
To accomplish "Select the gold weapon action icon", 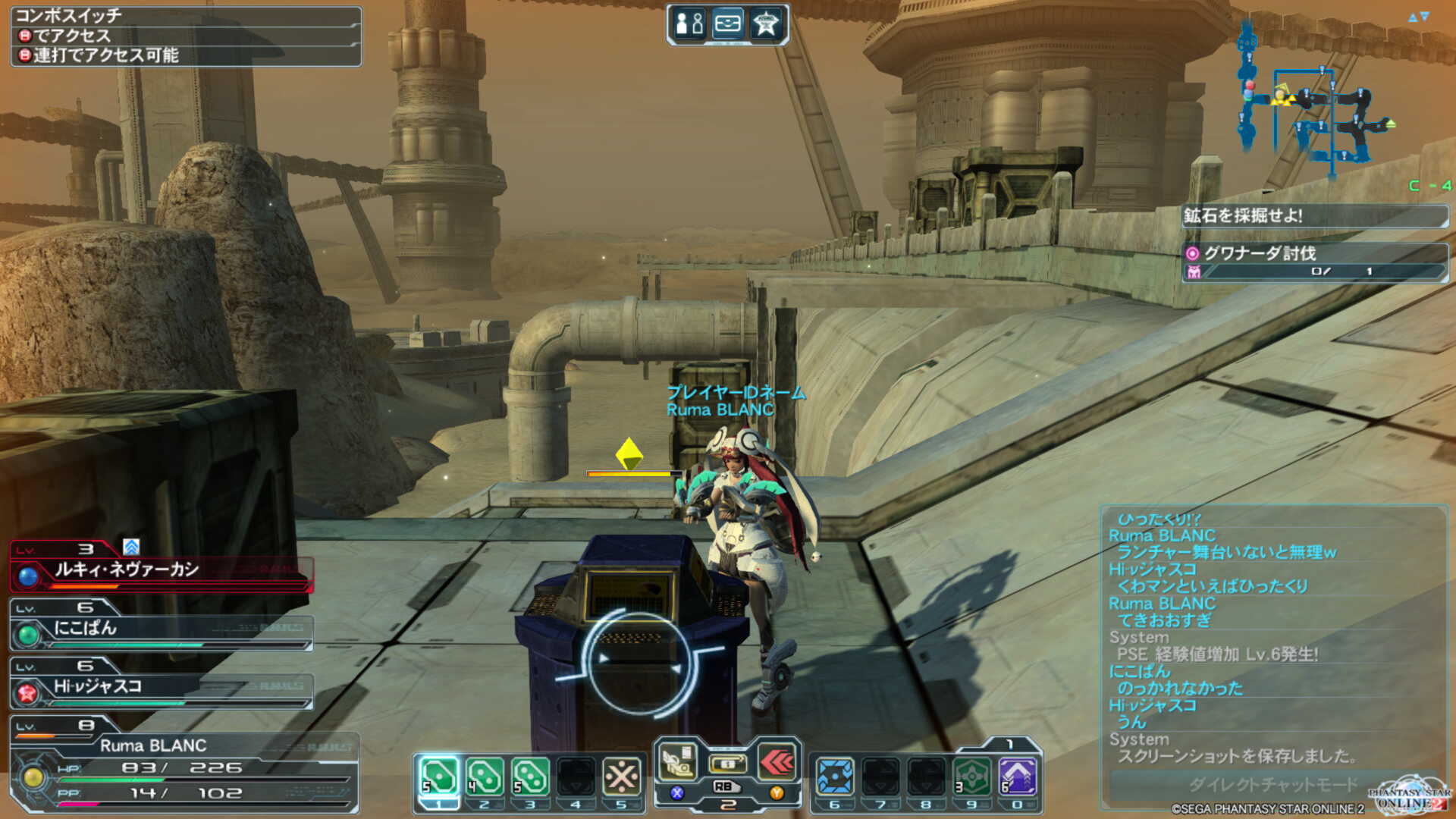I will click(678, 762).
